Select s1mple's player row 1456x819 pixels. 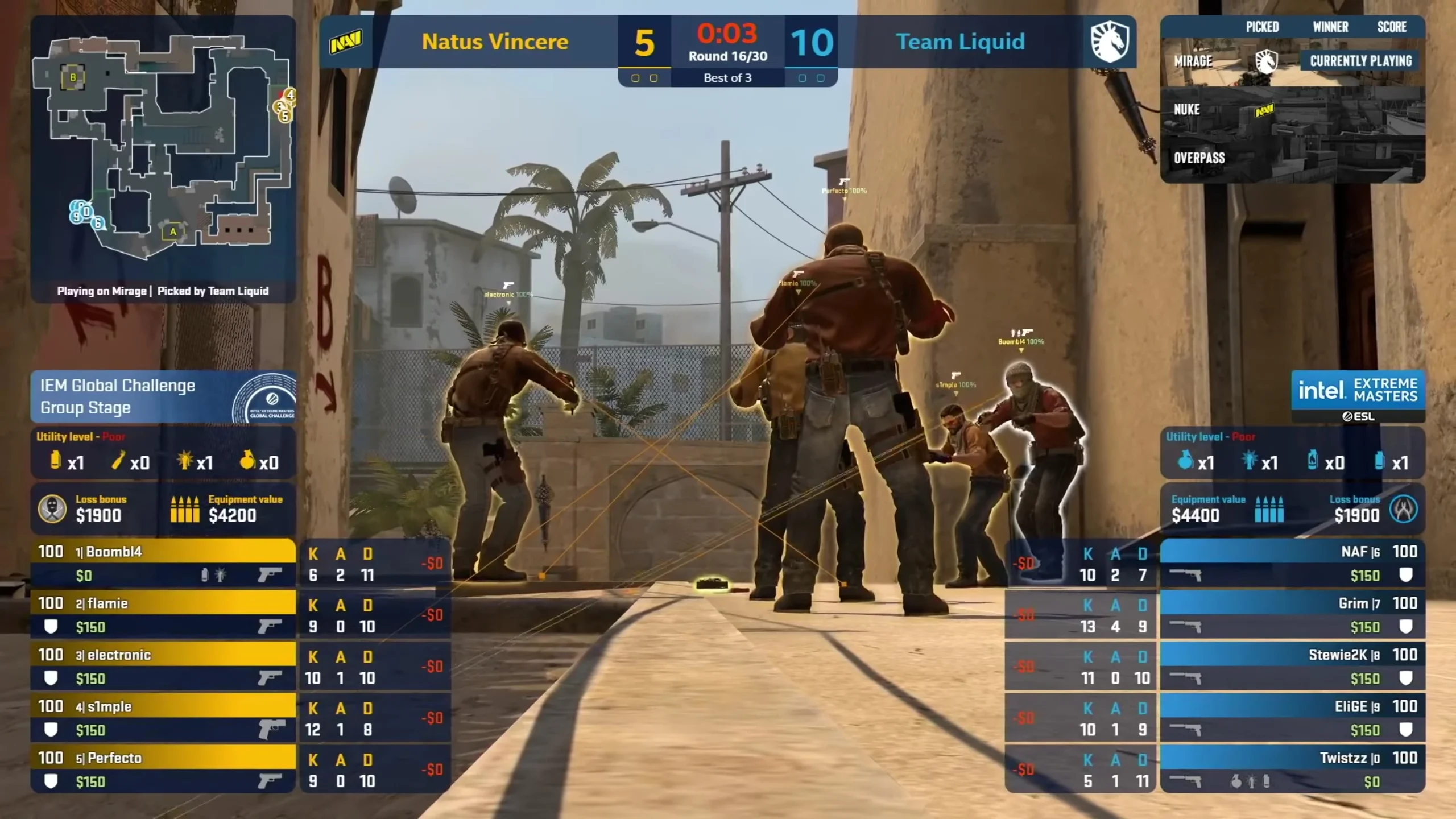click(x=163, y=717)
